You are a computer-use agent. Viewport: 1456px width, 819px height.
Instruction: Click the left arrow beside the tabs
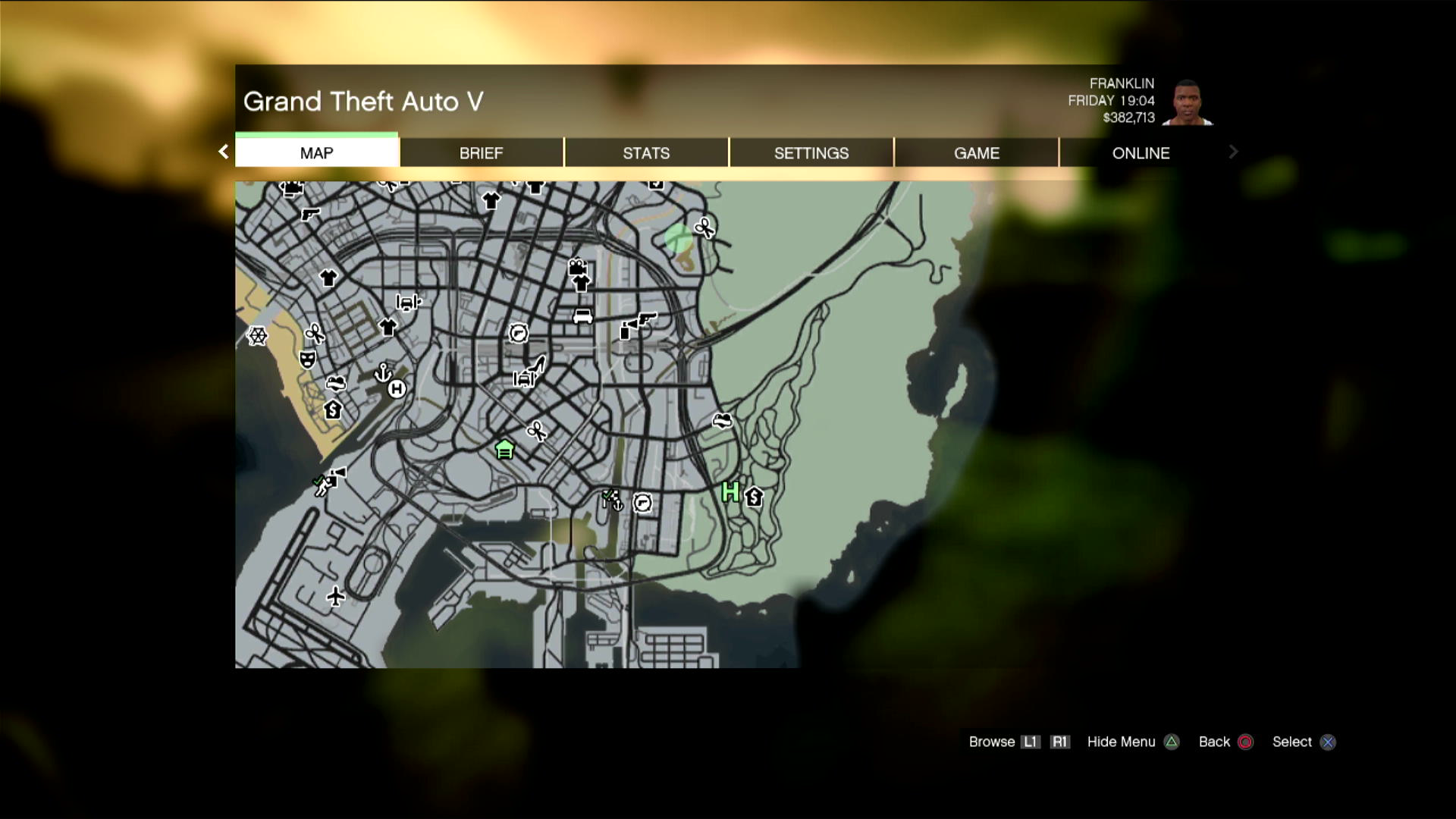click(223, 152)
